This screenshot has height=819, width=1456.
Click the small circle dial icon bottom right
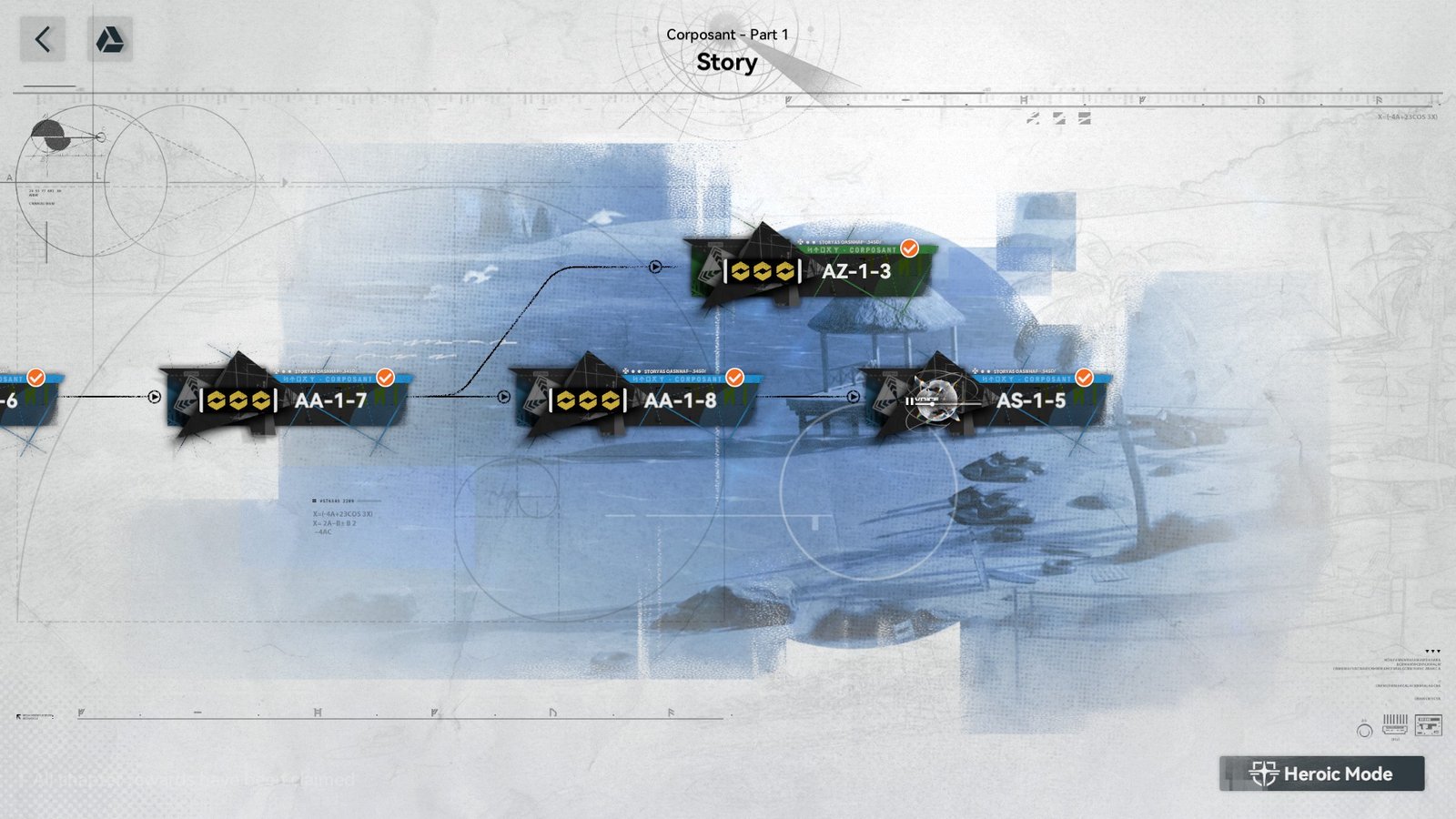click(x=1363, y=729)
